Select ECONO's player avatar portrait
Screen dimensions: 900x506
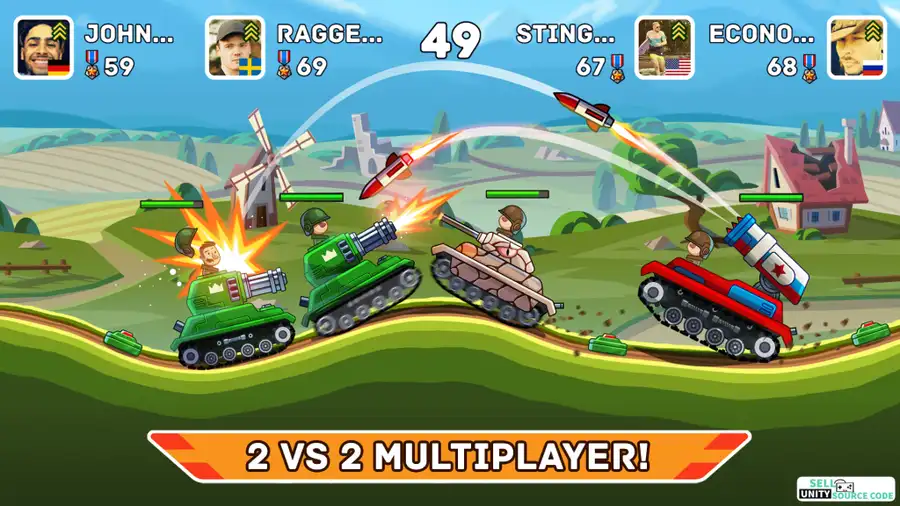pos(856,48)
